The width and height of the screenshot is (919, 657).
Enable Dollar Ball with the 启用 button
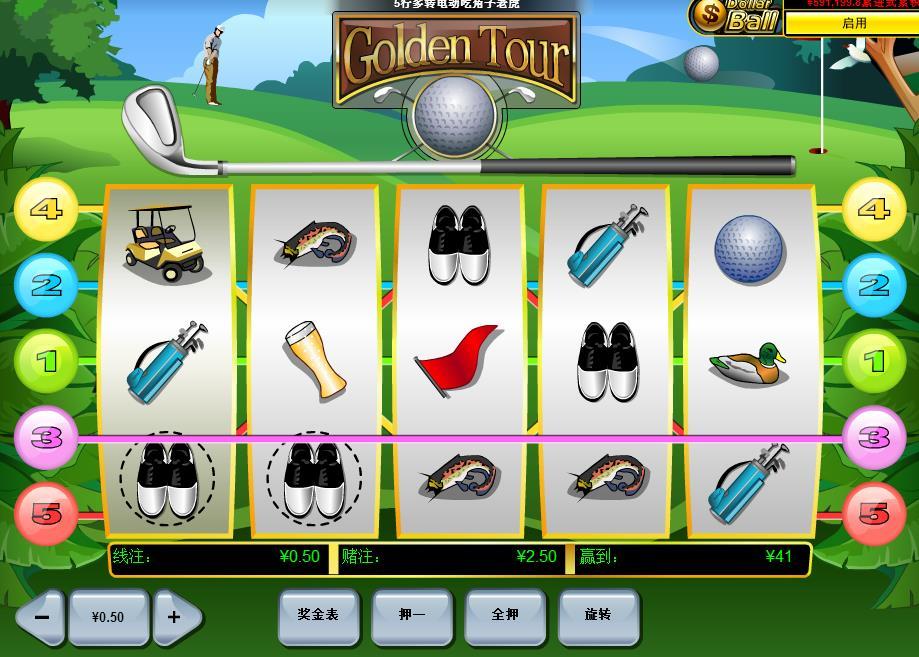click(x=853, y=23)
